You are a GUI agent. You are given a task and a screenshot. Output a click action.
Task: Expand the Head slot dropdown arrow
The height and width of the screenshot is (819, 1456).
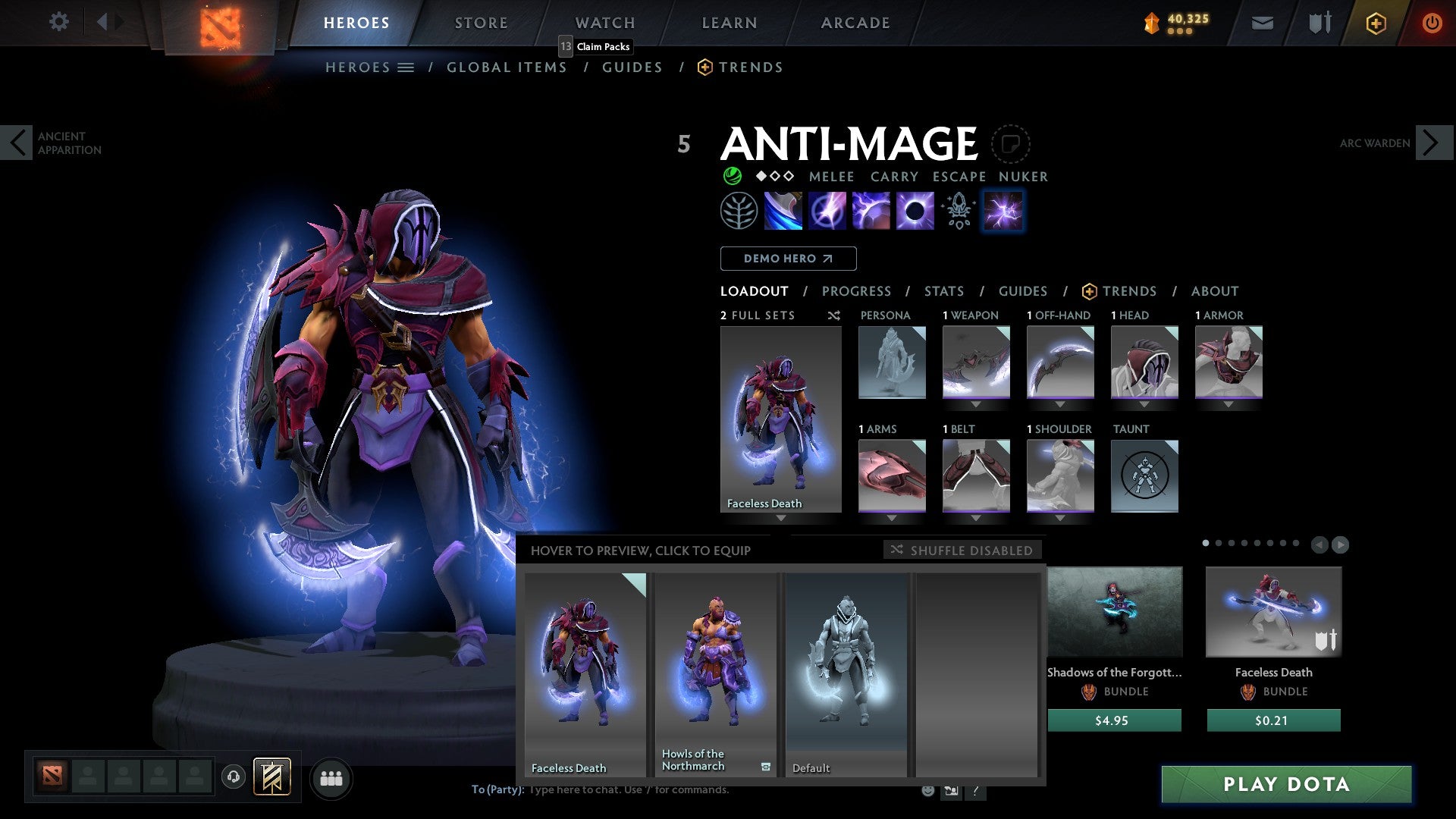tap(1144, 404)
